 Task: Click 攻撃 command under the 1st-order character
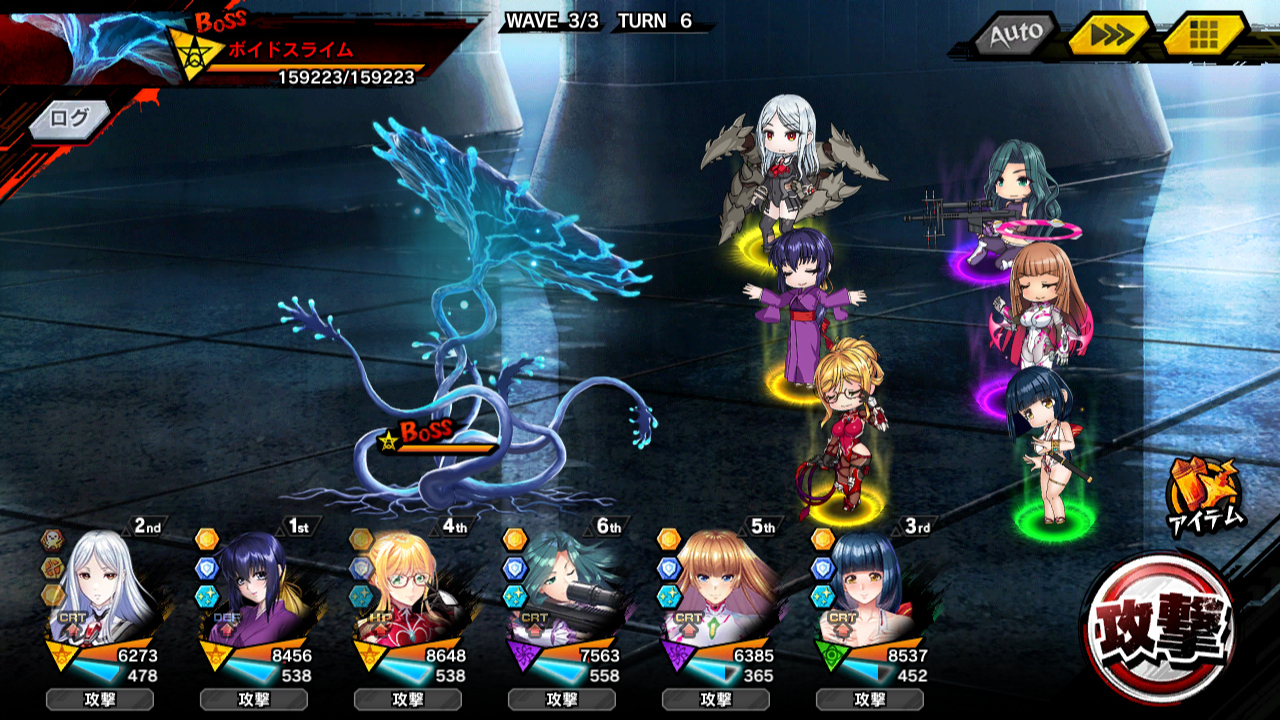[x=253, y=699]
